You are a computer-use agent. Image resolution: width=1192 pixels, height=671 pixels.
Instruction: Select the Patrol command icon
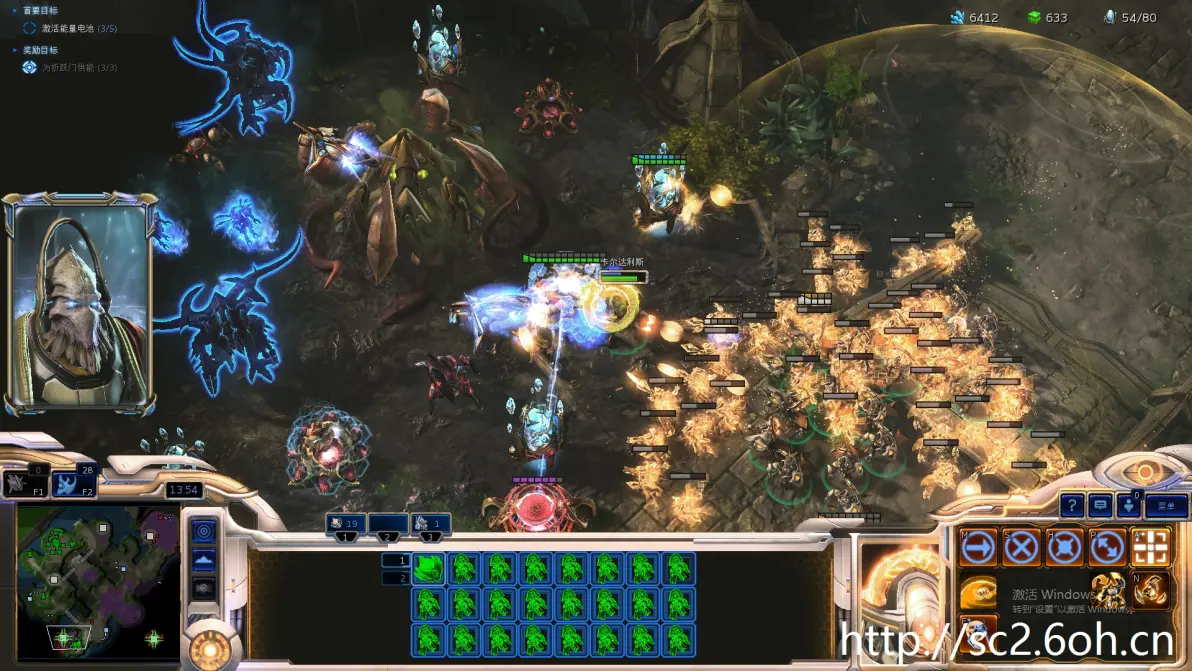[1107, 548]
